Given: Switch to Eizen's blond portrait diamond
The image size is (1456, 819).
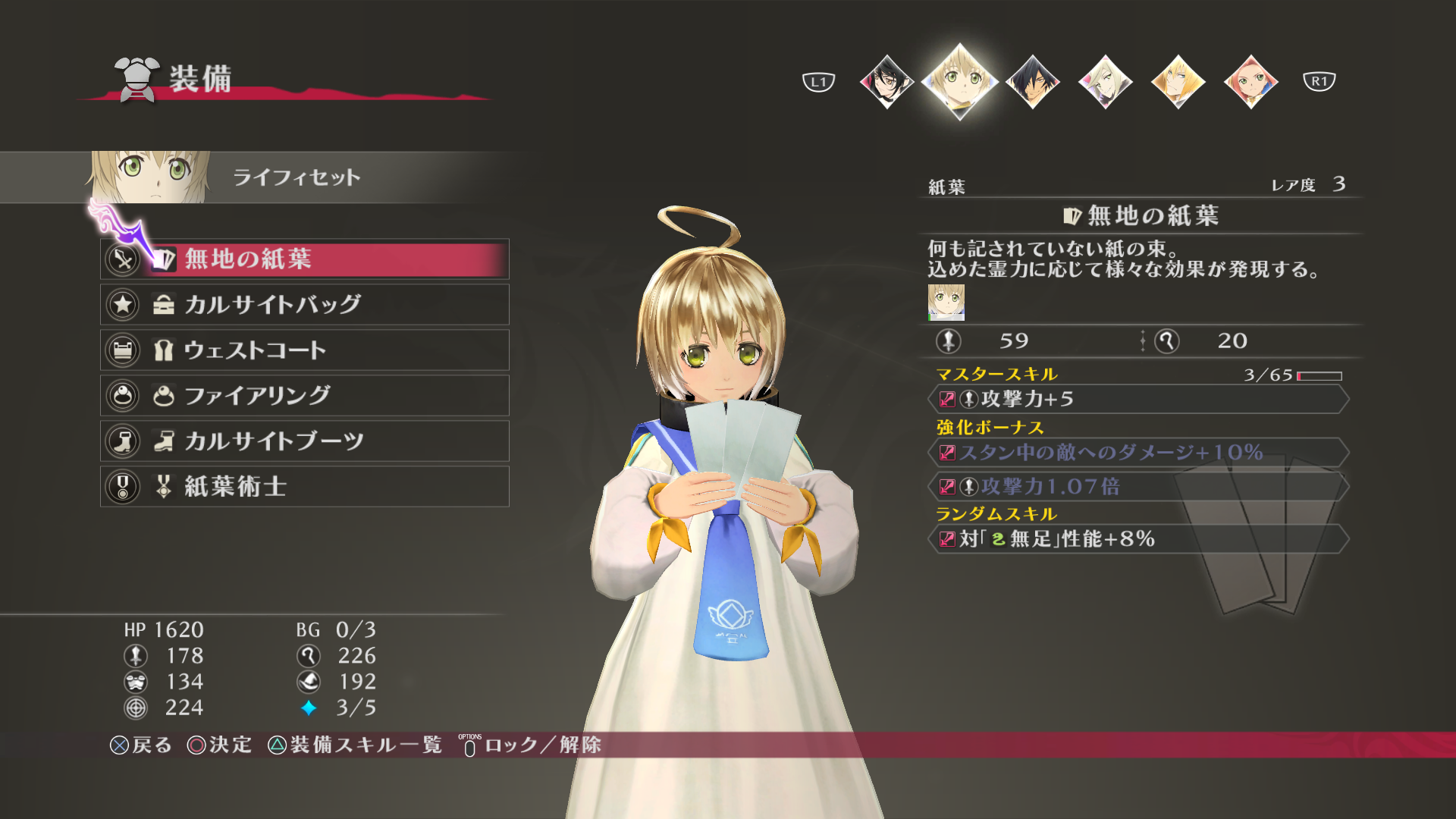Looking at the screenshot, I should click(x=1178, y=81).
